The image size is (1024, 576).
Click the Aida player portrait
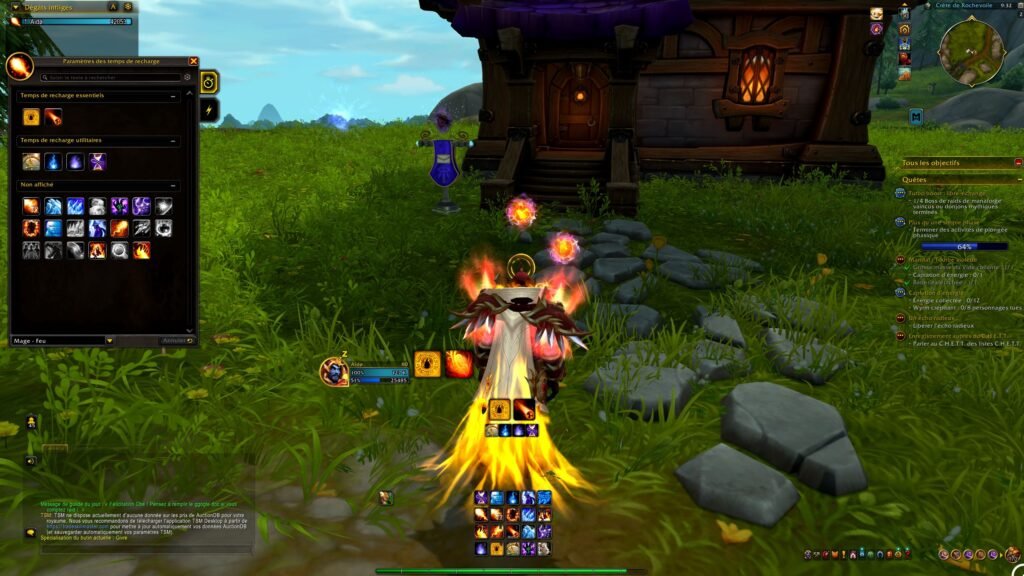click(x=333, y=372)
